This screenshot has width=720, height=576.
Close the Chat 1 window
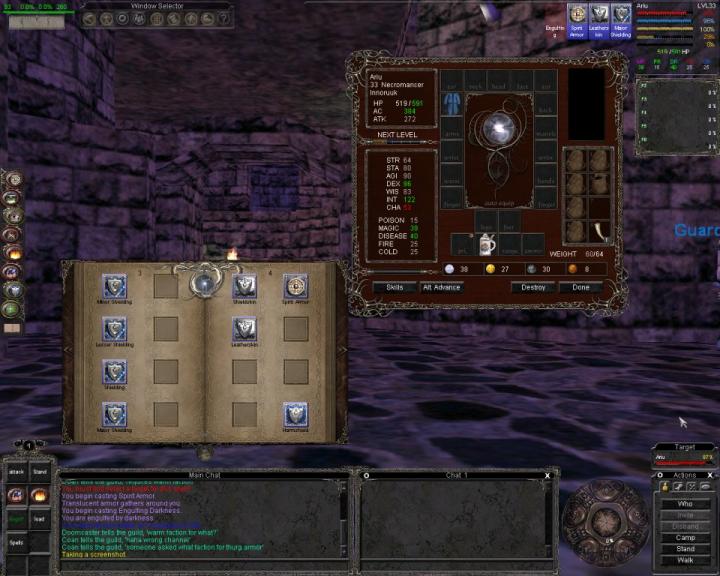(547, 476)
